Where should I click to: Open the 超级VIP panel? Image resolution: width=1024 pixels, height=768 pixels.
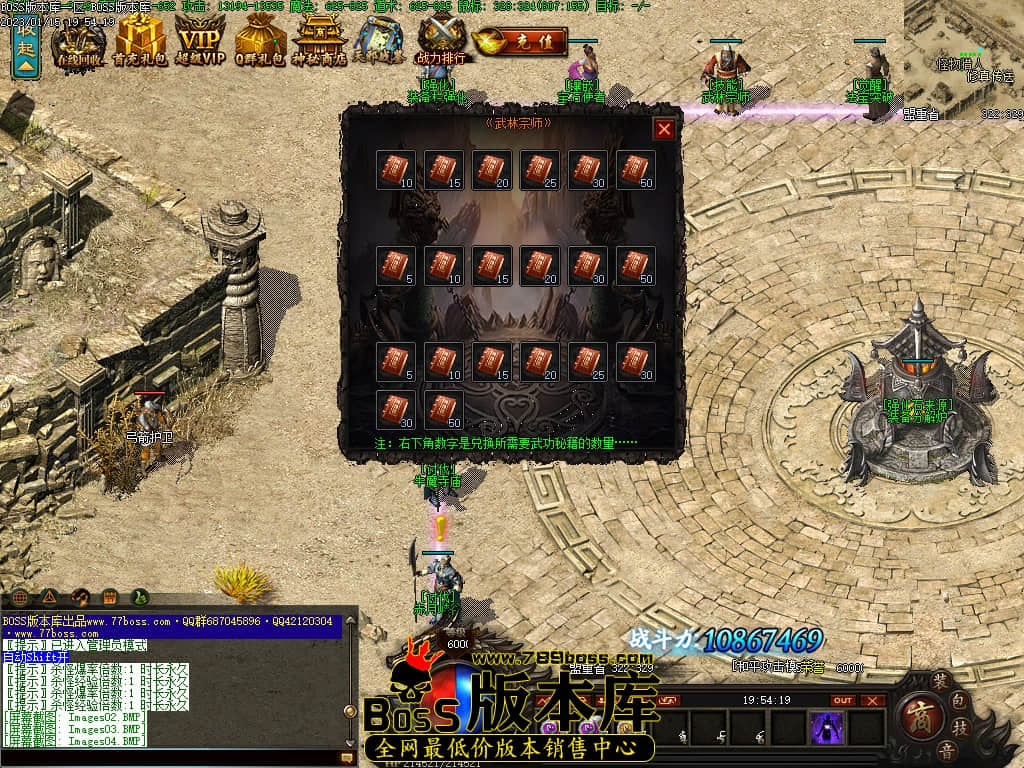tap(200, 42)
